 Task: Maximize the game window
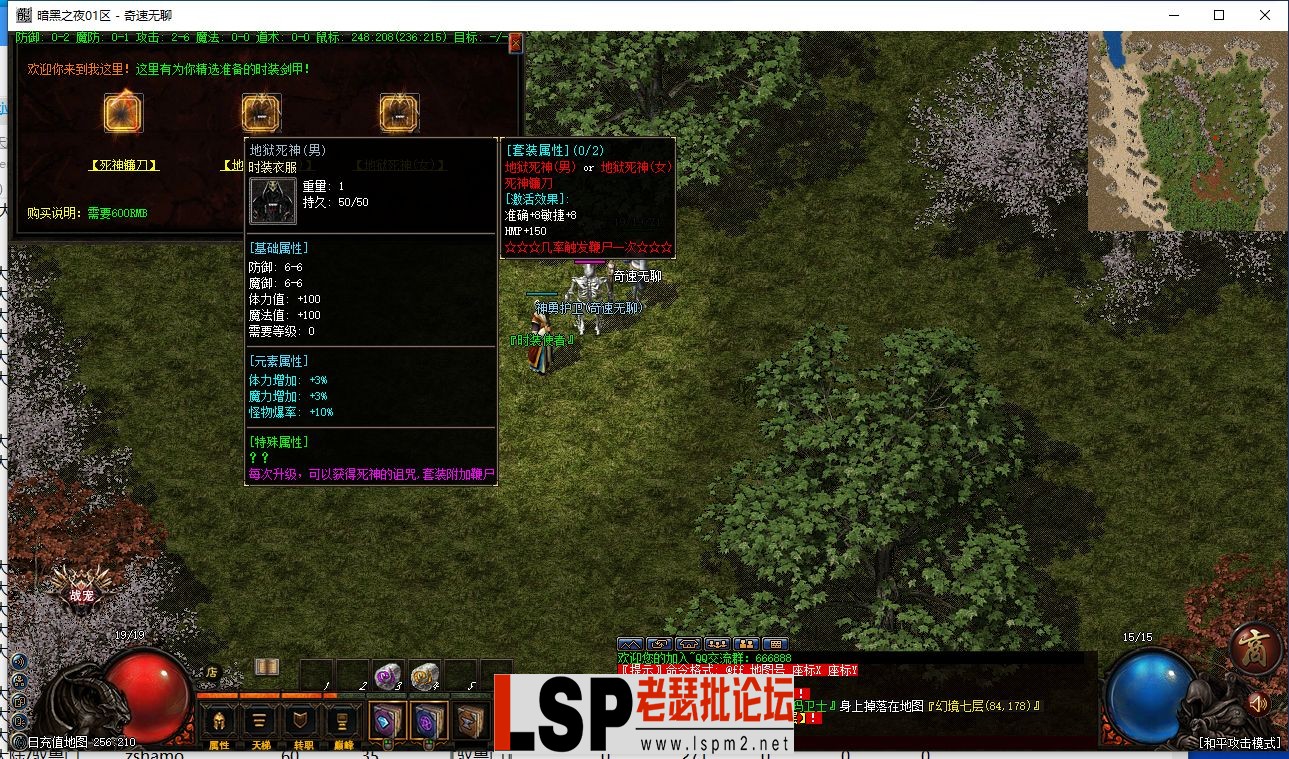point(1219,15)
